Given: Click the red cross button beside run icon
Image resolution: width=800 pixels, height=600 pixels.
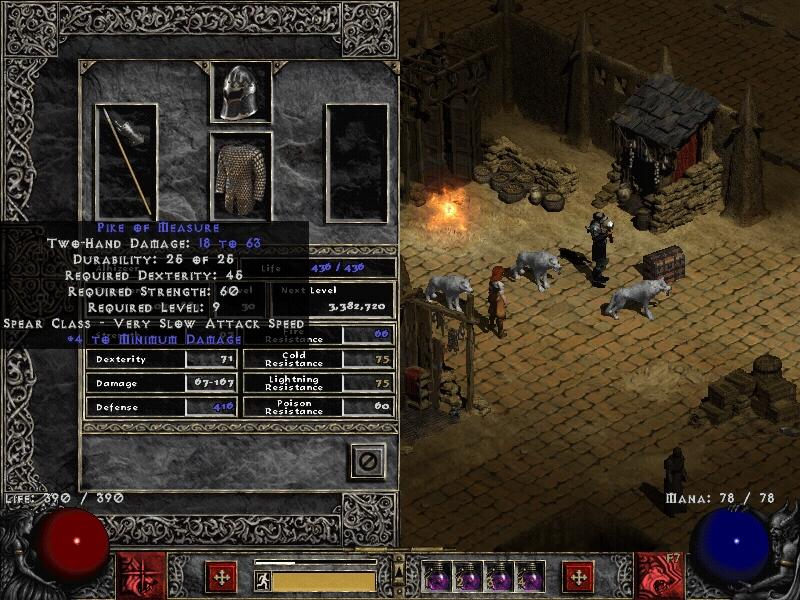Looking at the screenshot, I should [221, 577].
